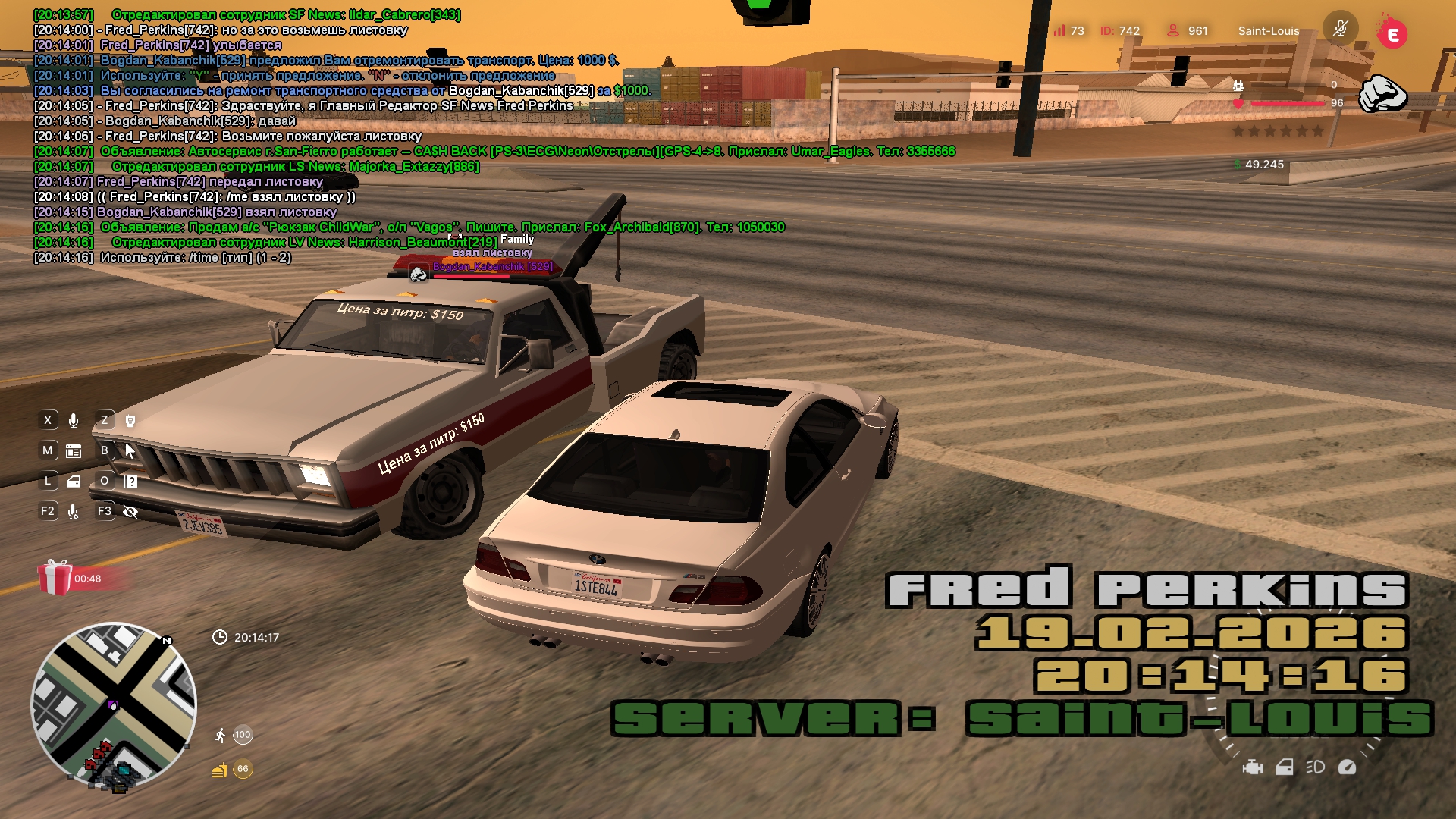1456x819 pixels.
Task: Toggle the headlights indicator icon
Action: [x=1315, y=767]
